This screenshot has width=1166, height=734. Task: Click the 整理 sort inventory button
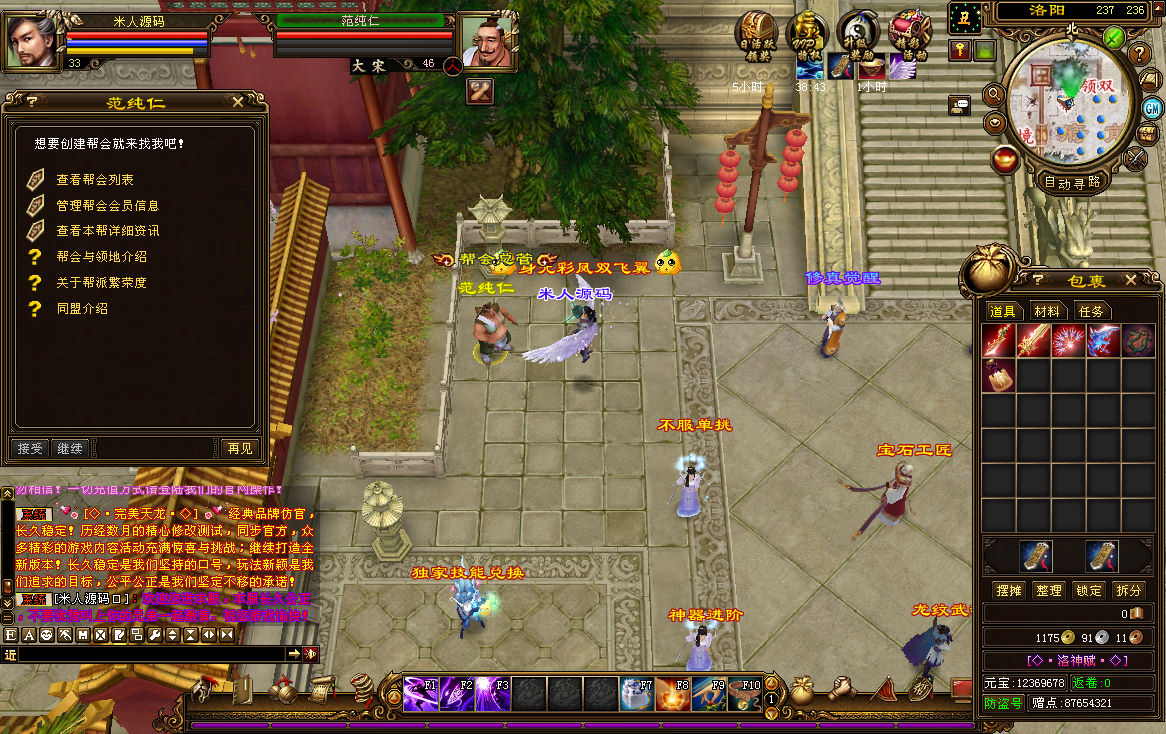point(1049,591)
